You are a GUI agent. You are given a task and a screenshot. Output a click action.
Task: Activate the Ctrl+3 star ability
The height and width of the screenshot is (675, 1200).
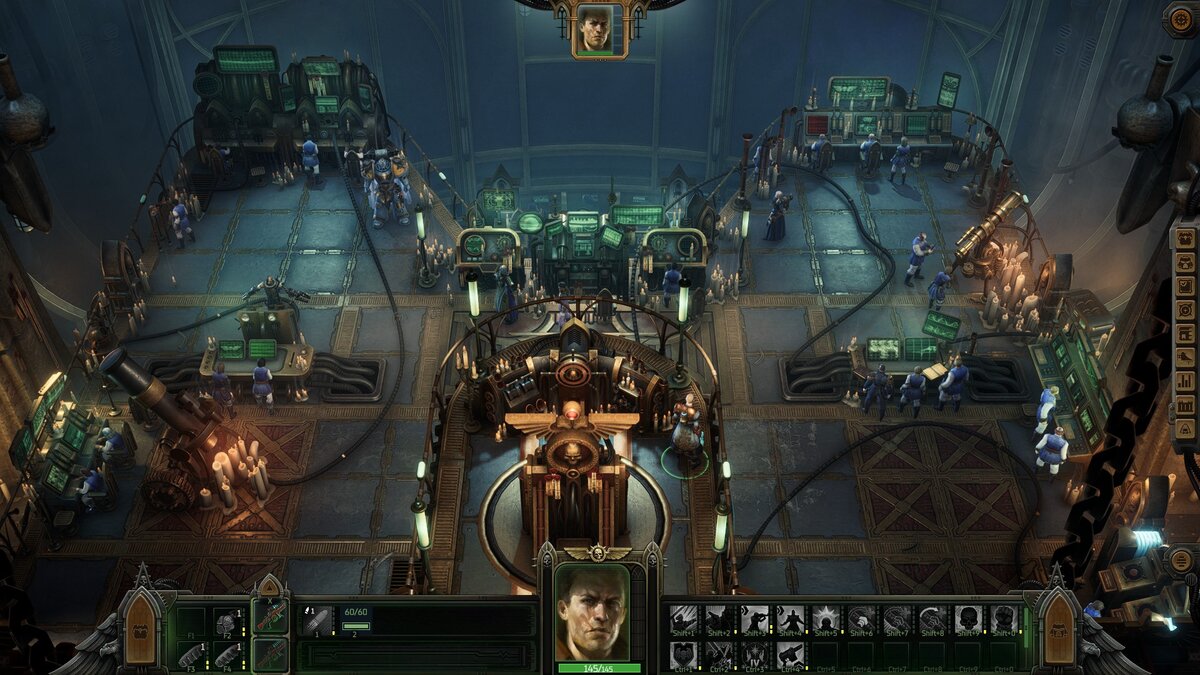click(x=756, y=655)
